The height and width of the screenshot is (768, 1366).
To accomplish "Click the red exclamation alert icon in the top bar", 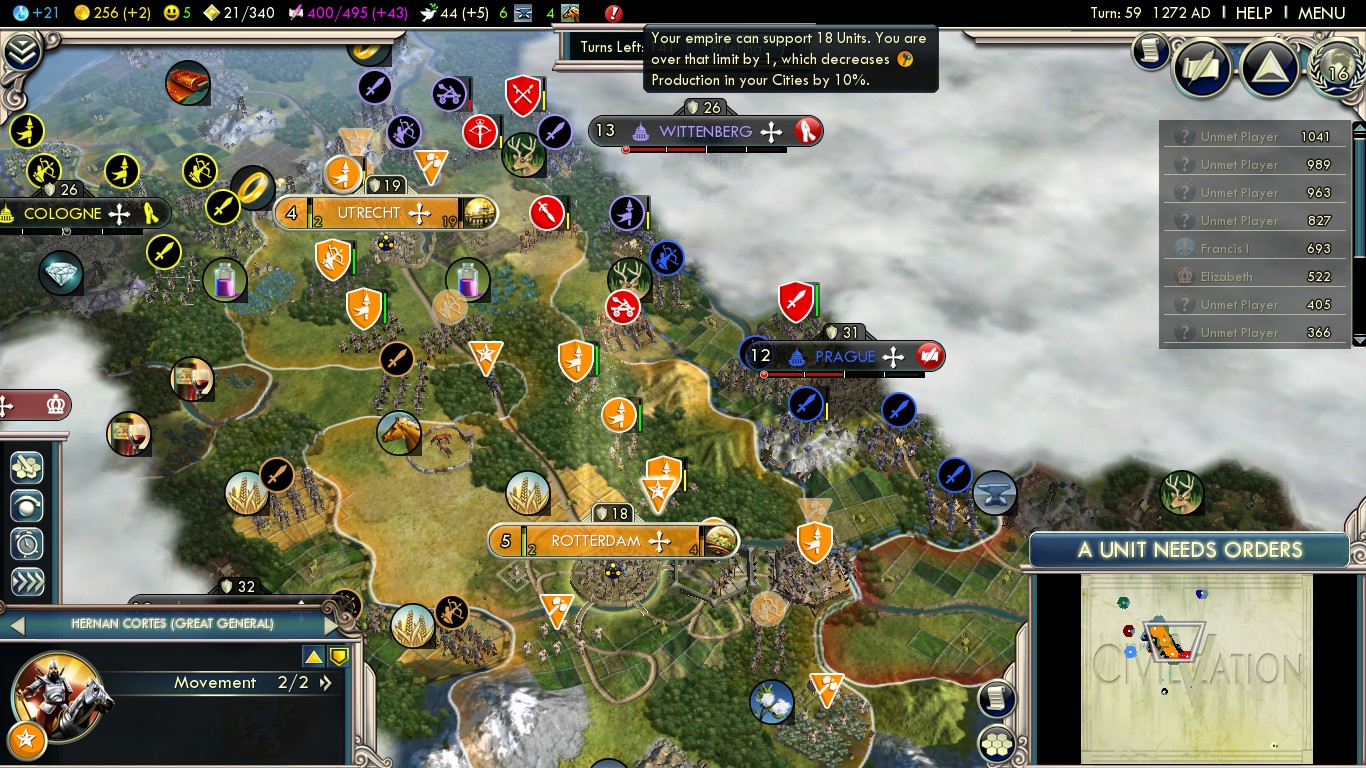I will point(614,13).
